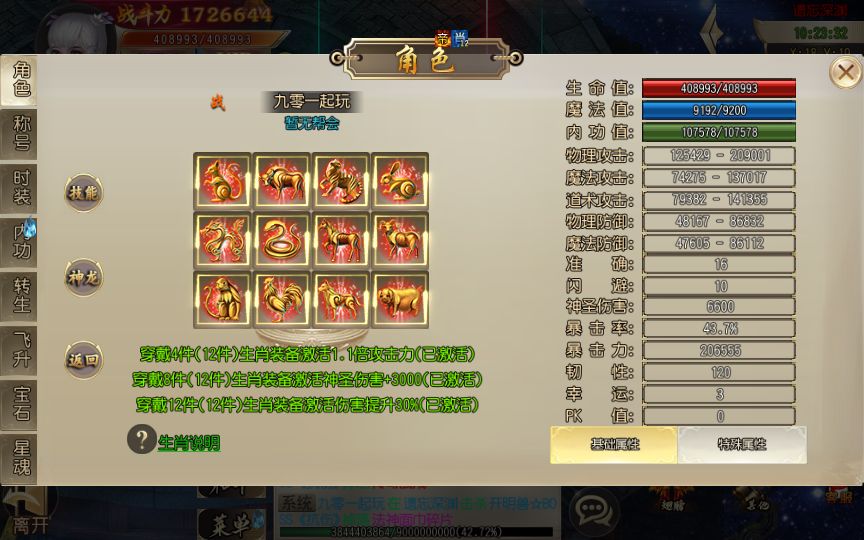
Task: Click the round 技能 button
Action: tap(84, 193)
